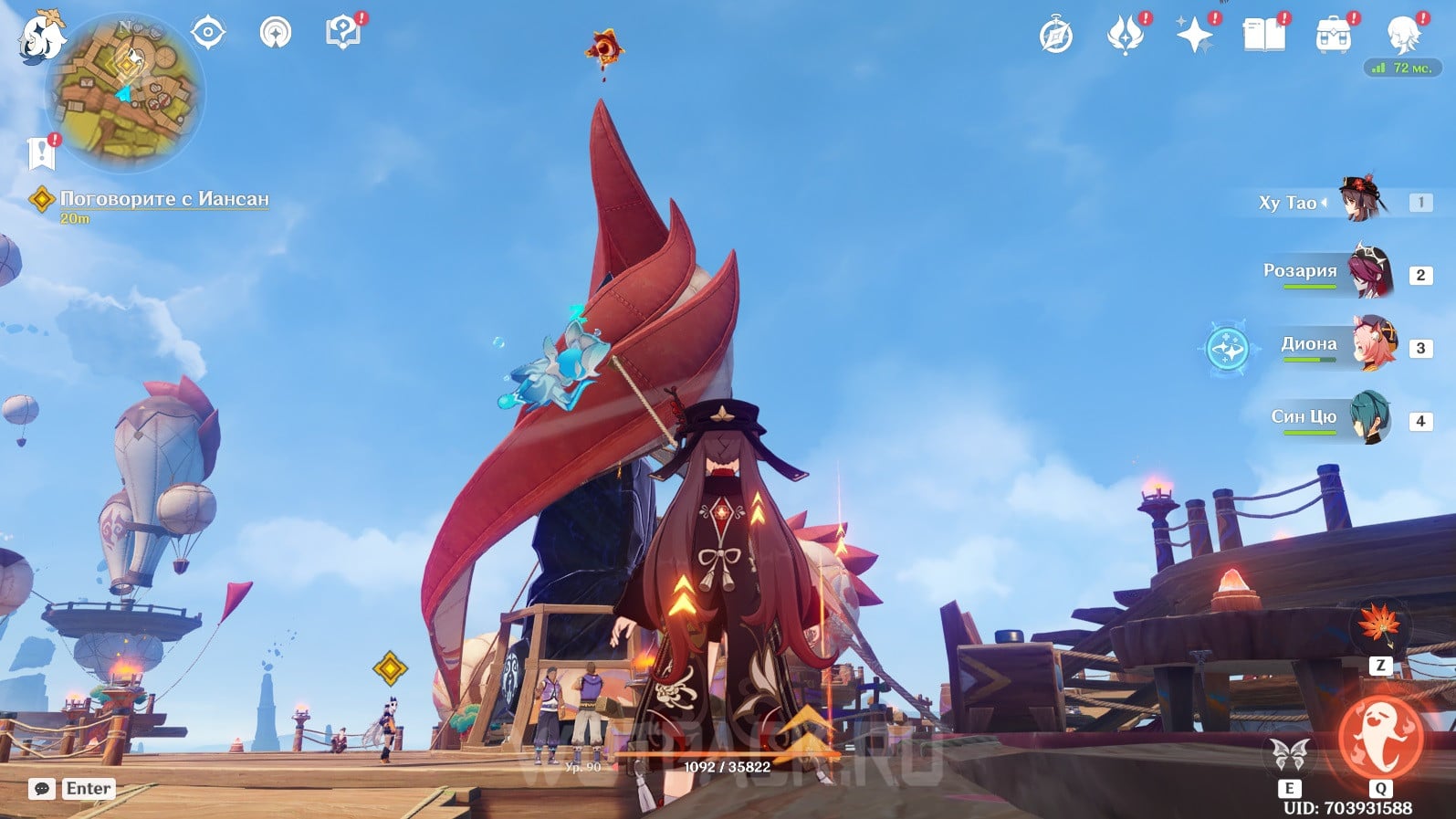Open the character profile icon
The width and height of the screenshot is (1456, 819).
coord(1402,37)
